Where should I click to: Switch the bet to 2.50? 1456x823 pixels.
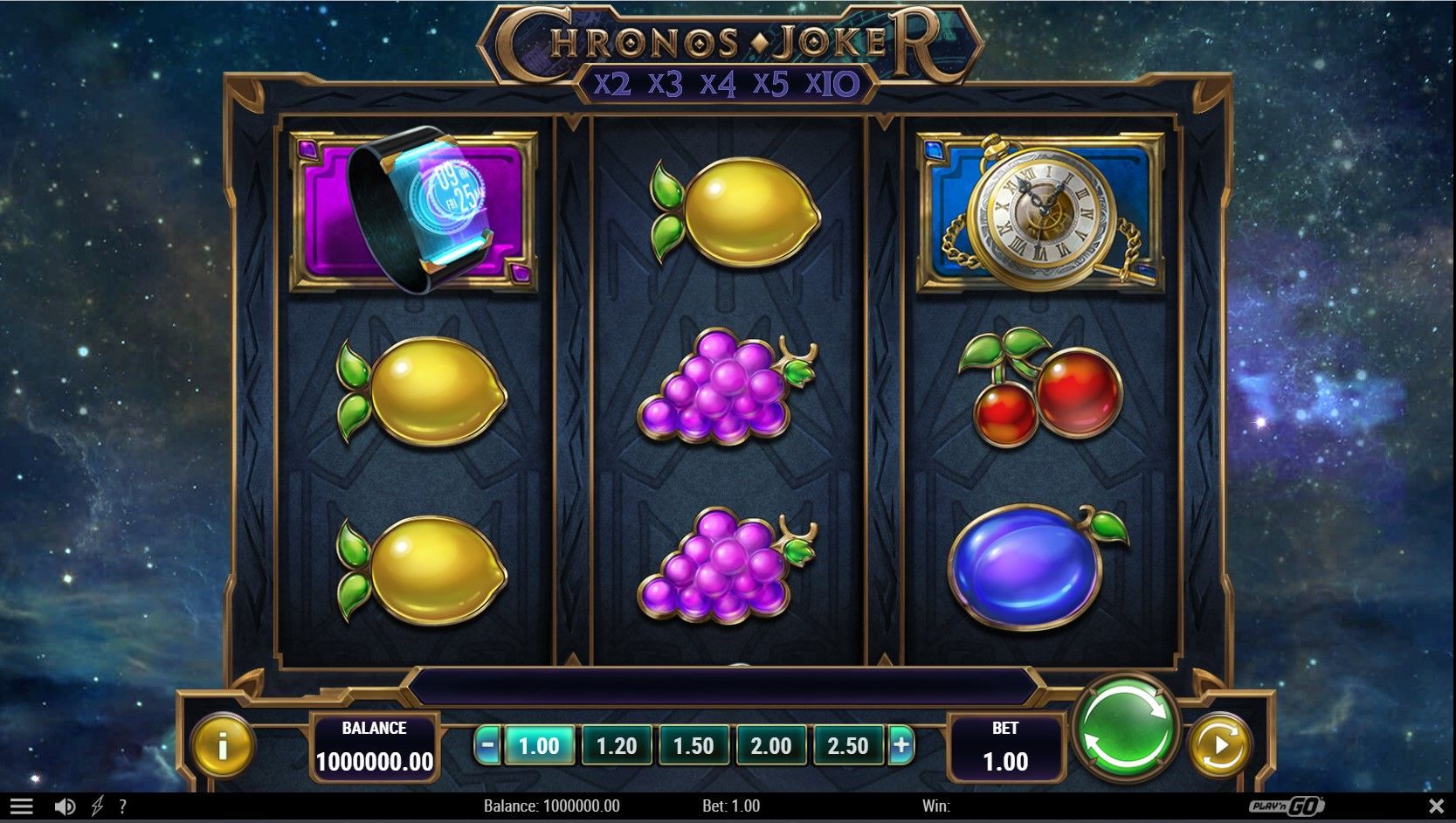pyautogui.click(x=847, y=745)
